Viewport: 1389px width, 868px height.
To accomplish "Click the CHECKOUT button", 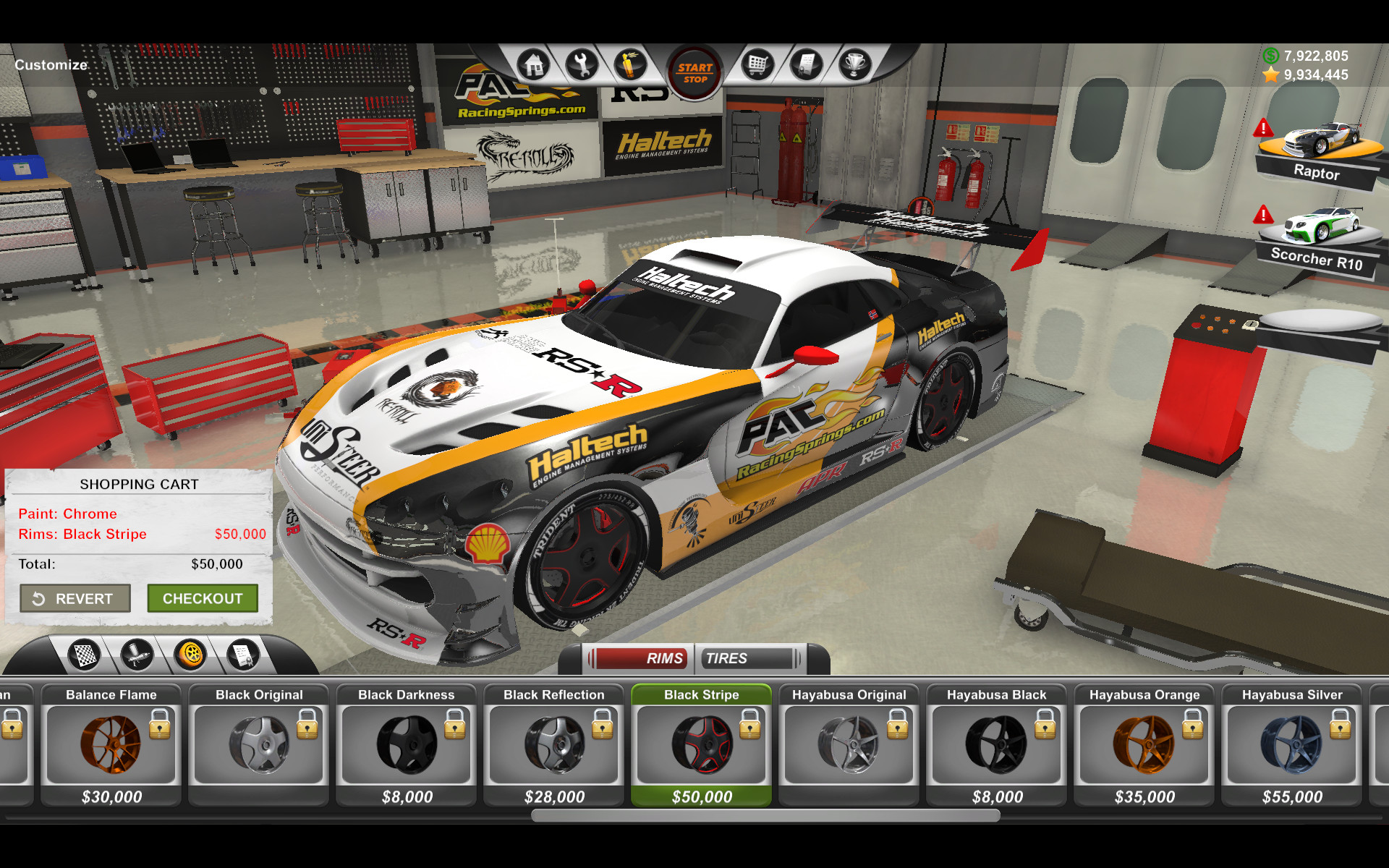I will (x=203, y=598).
